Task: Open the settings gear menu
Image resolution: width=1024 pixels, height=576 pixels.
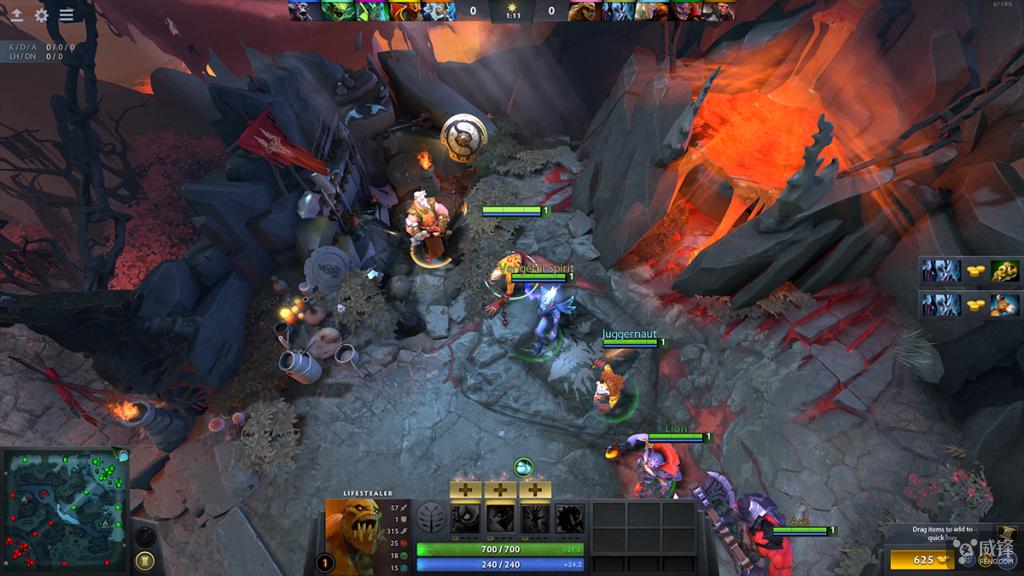Action: (41, 15)
